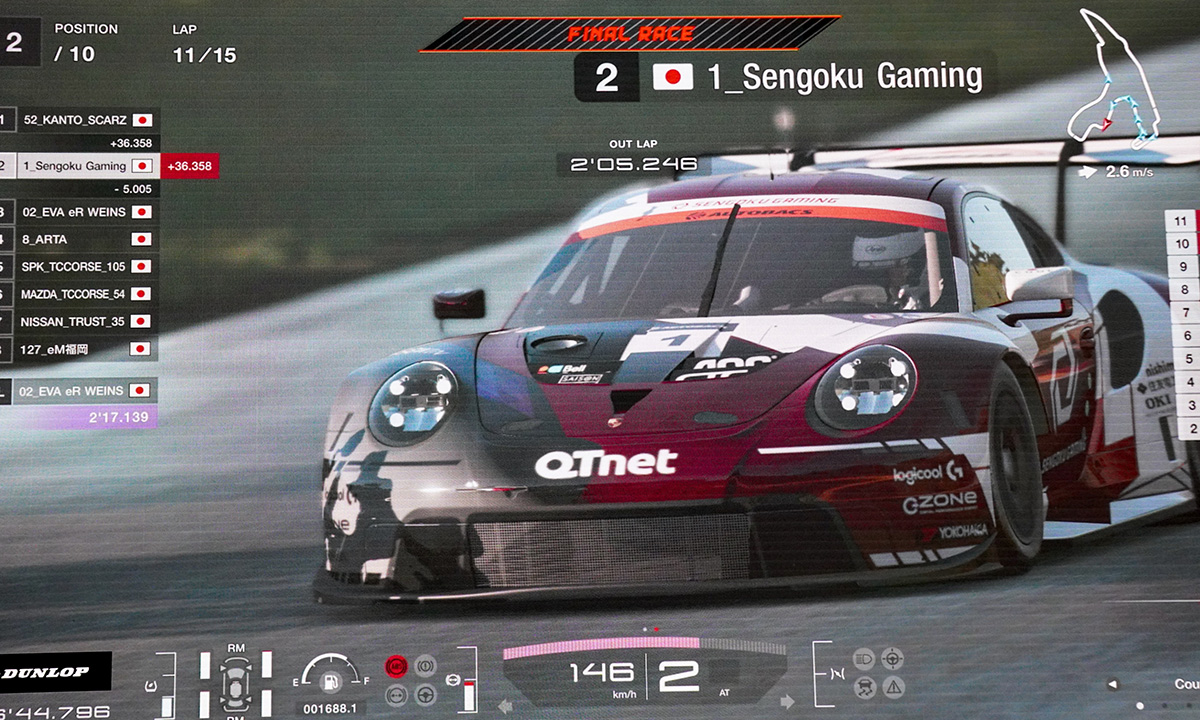Click the left arrow beside the course panel
Image resolution: width=1200 pixels, height=720 pixels.
coord(1112,685)
